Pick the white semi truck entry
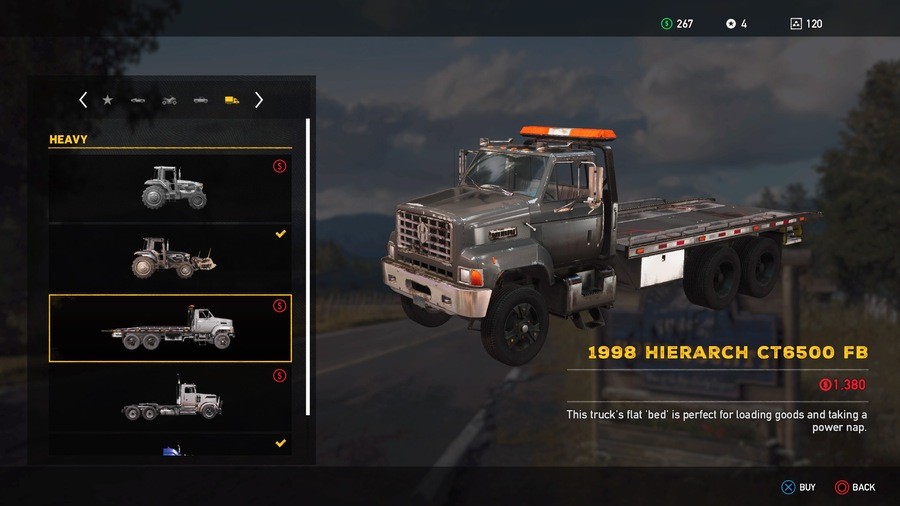The width and height of the screenshot is (900, 506). tap(170, 398)
